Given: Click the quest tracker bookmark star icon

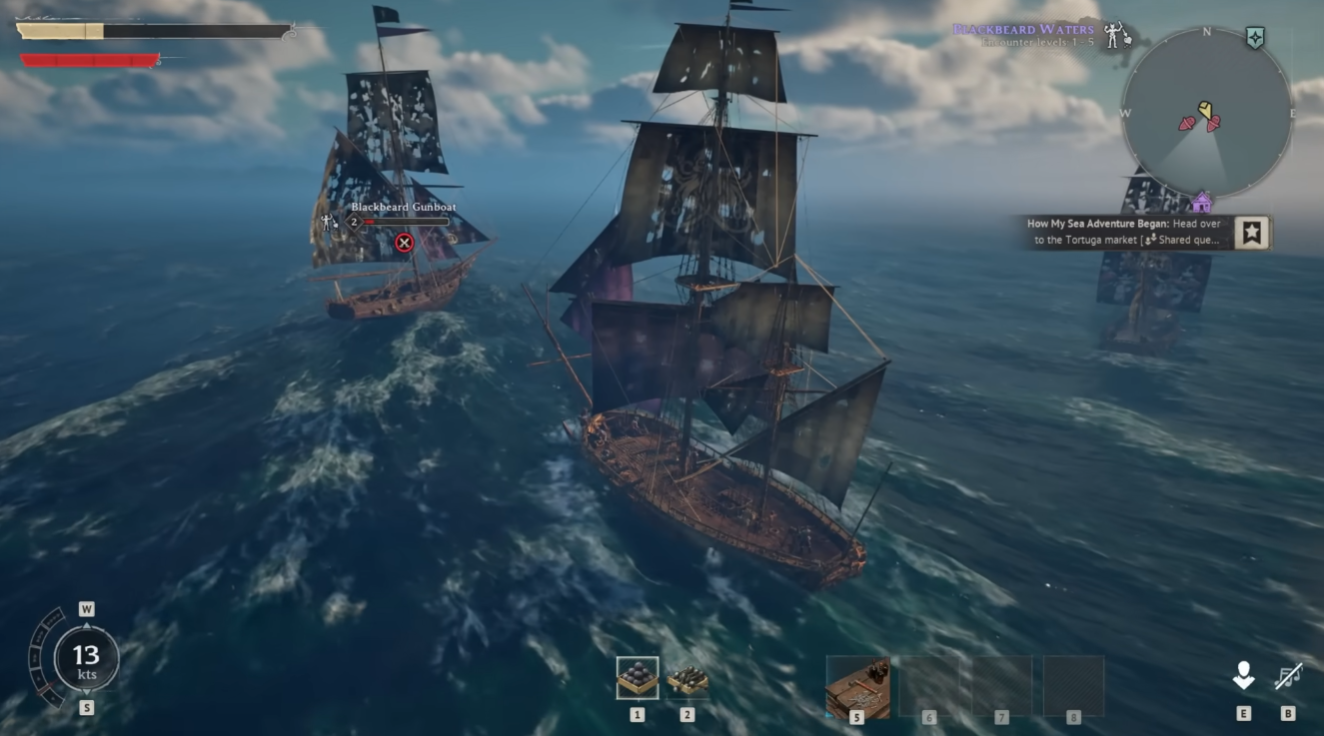Looking at the screenshot, I should (1252, 231).
